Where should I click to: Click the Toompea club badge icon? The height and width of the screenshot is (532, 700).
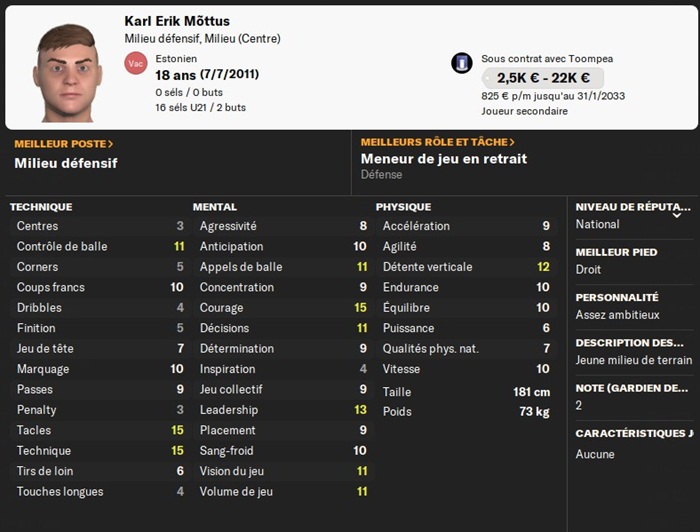461,63
